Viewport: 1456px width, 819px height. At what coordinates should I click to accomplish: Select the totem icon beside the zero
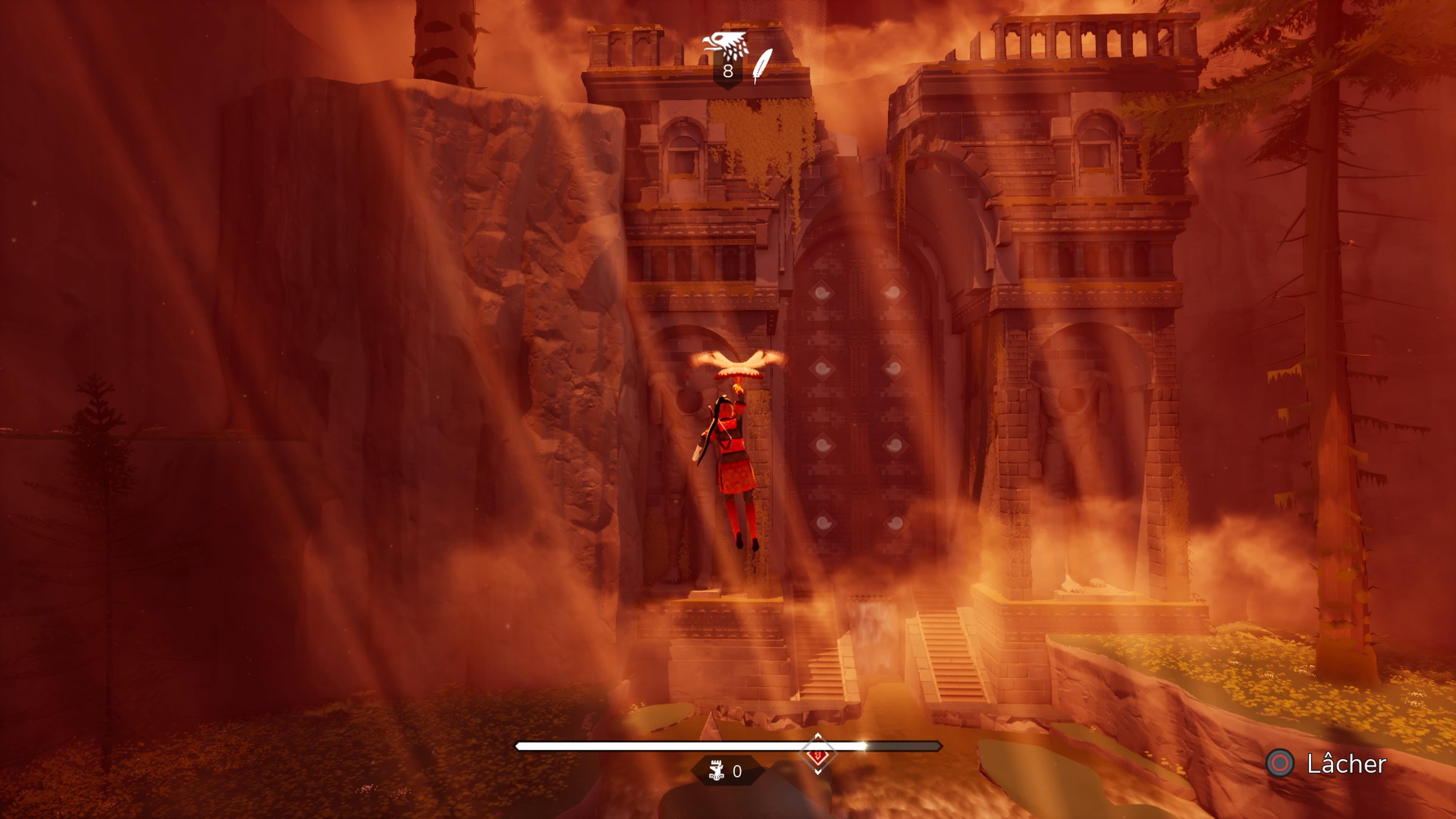tap(716, 771)
